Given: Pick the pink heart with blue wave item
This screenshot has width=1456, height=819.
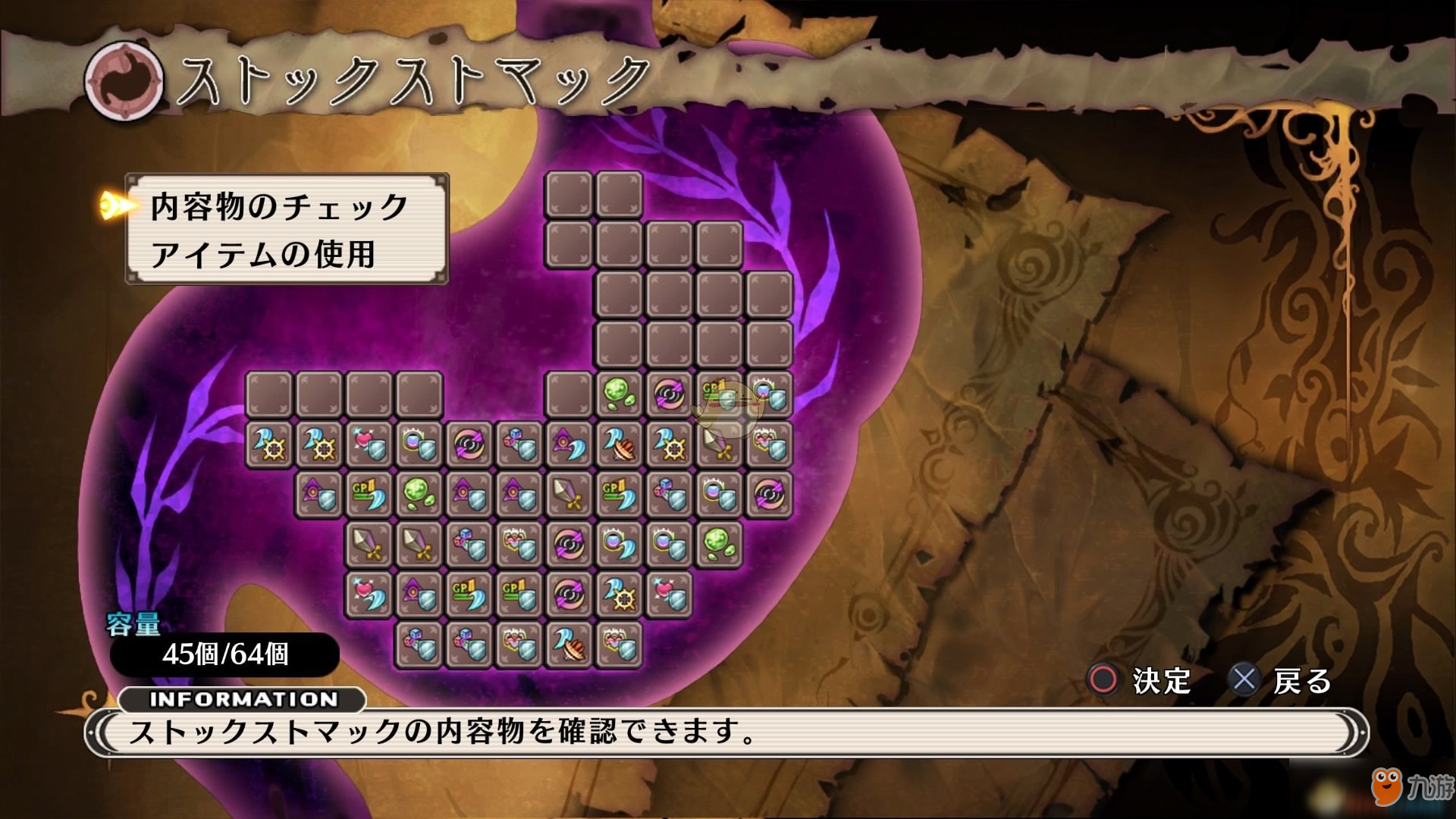Looking at the screenshot, I should 369,594.
